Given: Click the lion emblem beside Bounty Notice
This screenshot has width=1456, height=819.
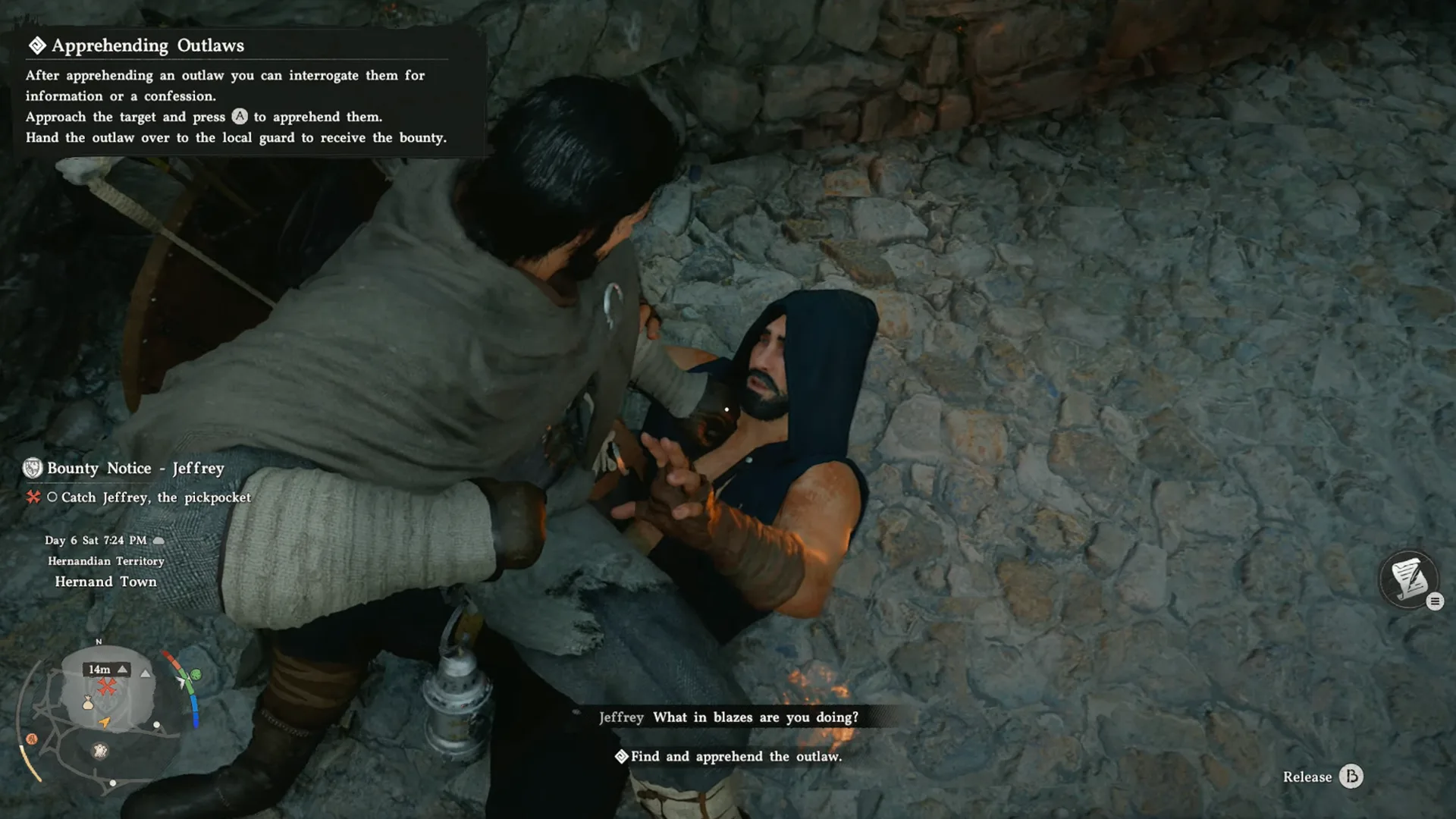Looking at the screenshot, I should (x=32, y=469).
